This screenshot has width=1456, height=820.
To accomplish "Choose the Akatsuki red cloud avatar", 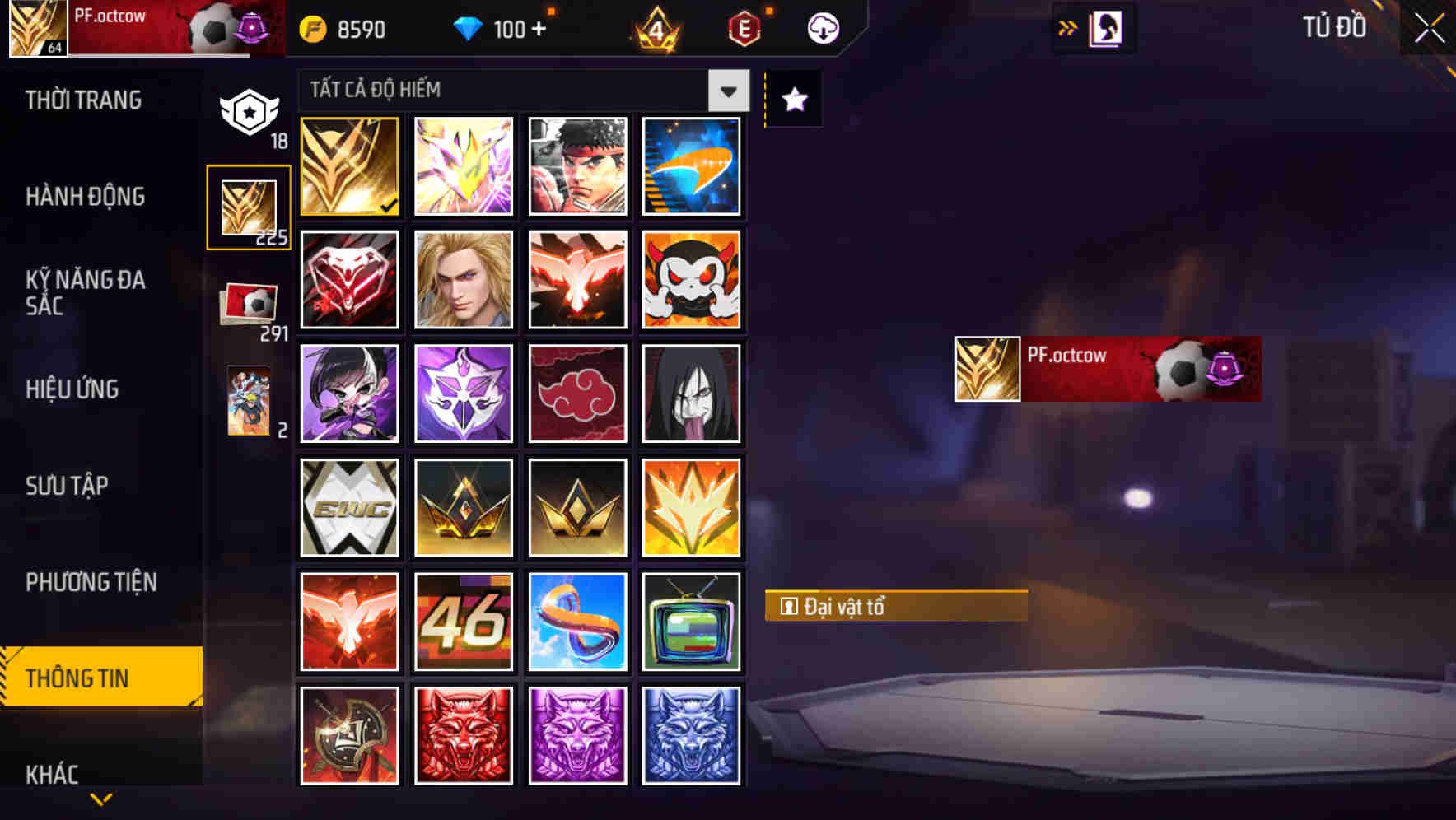I will coord(577,394).
